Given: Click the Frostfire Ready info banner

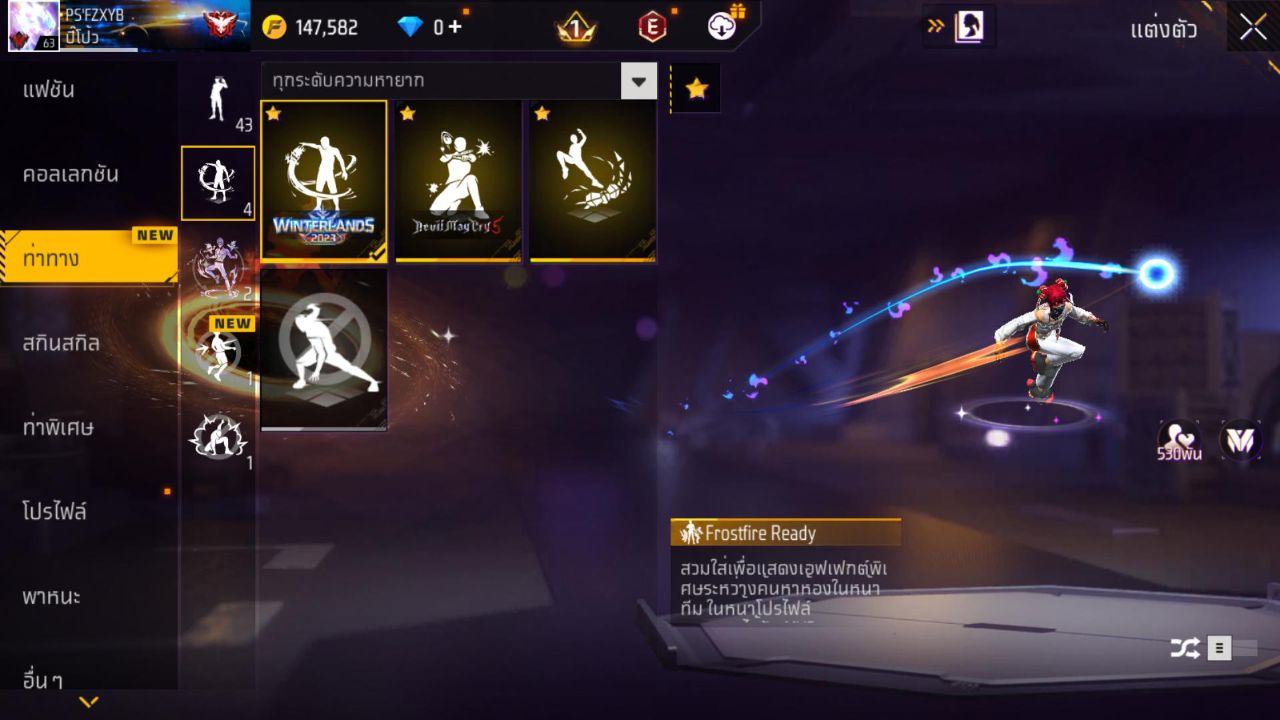Looking at the screenshot, I should coord(786,532).
